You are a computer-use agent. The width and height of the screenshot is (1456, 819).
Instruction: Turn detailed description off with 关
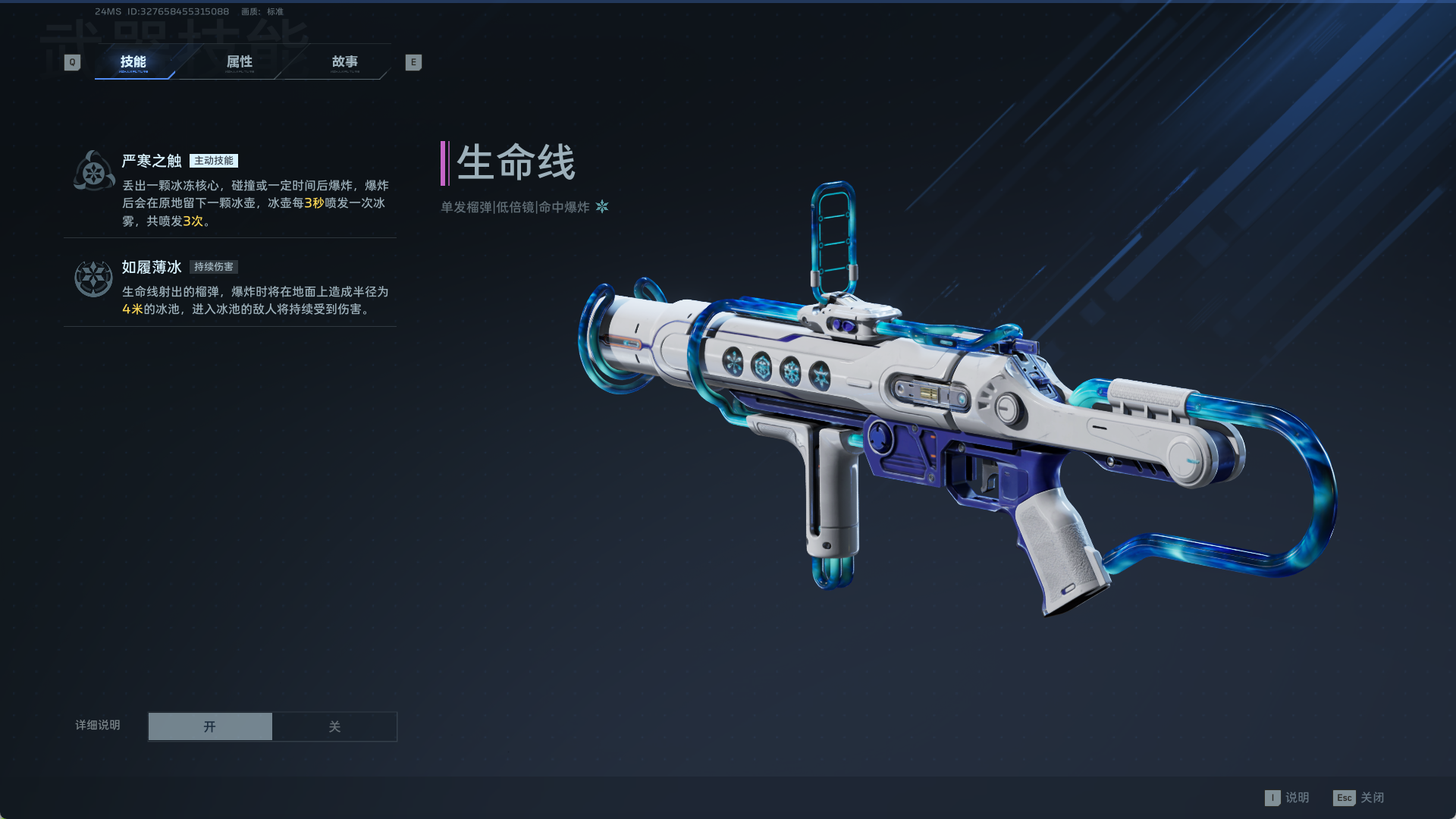point(334,726)
